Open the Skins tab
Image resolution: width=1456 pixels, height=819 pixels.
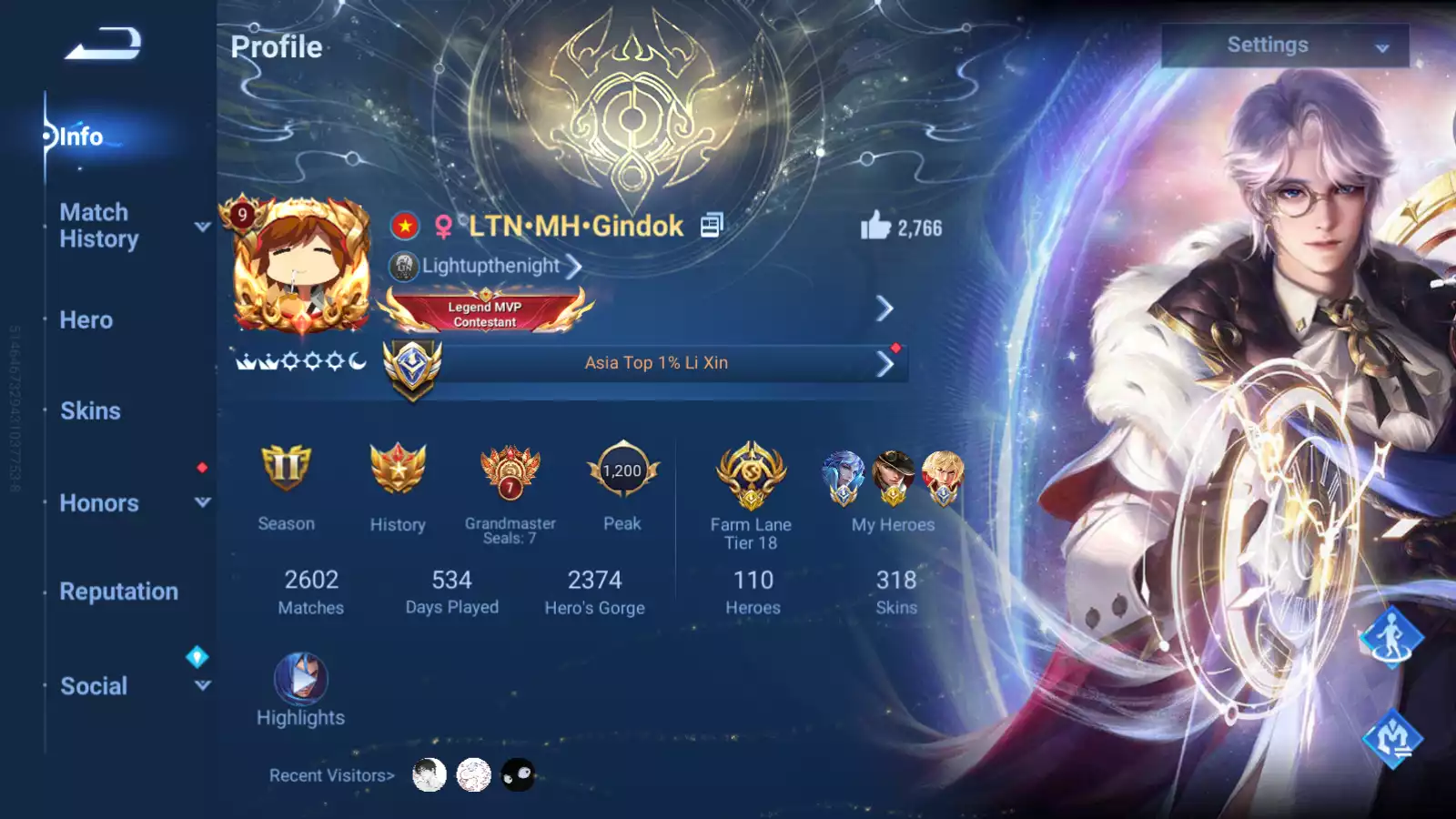point(90,411)
